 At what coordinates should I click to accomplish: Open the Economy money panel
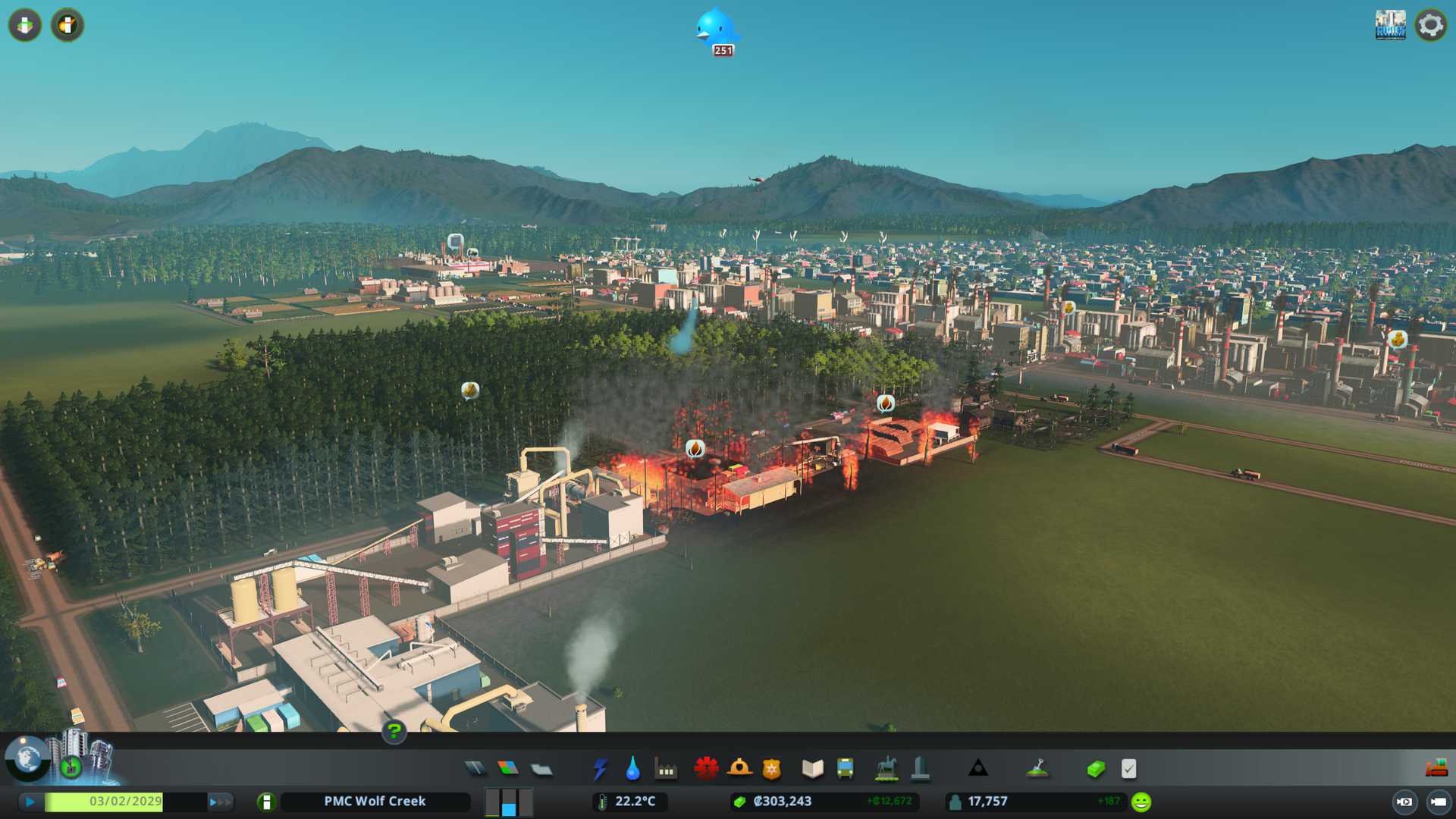[1095, 769]
